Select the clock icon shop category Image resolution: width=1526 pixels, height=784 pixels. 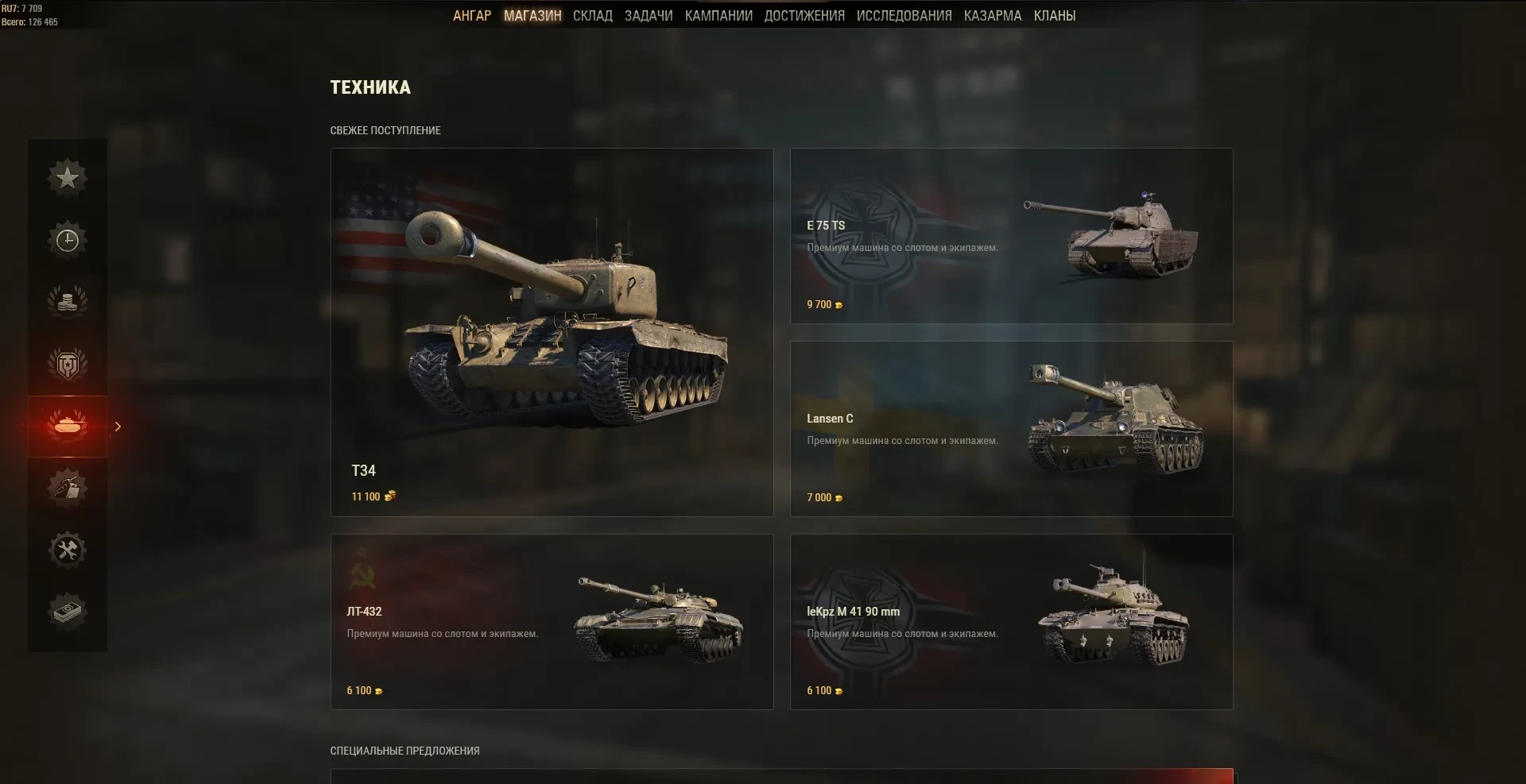[68, 240]
